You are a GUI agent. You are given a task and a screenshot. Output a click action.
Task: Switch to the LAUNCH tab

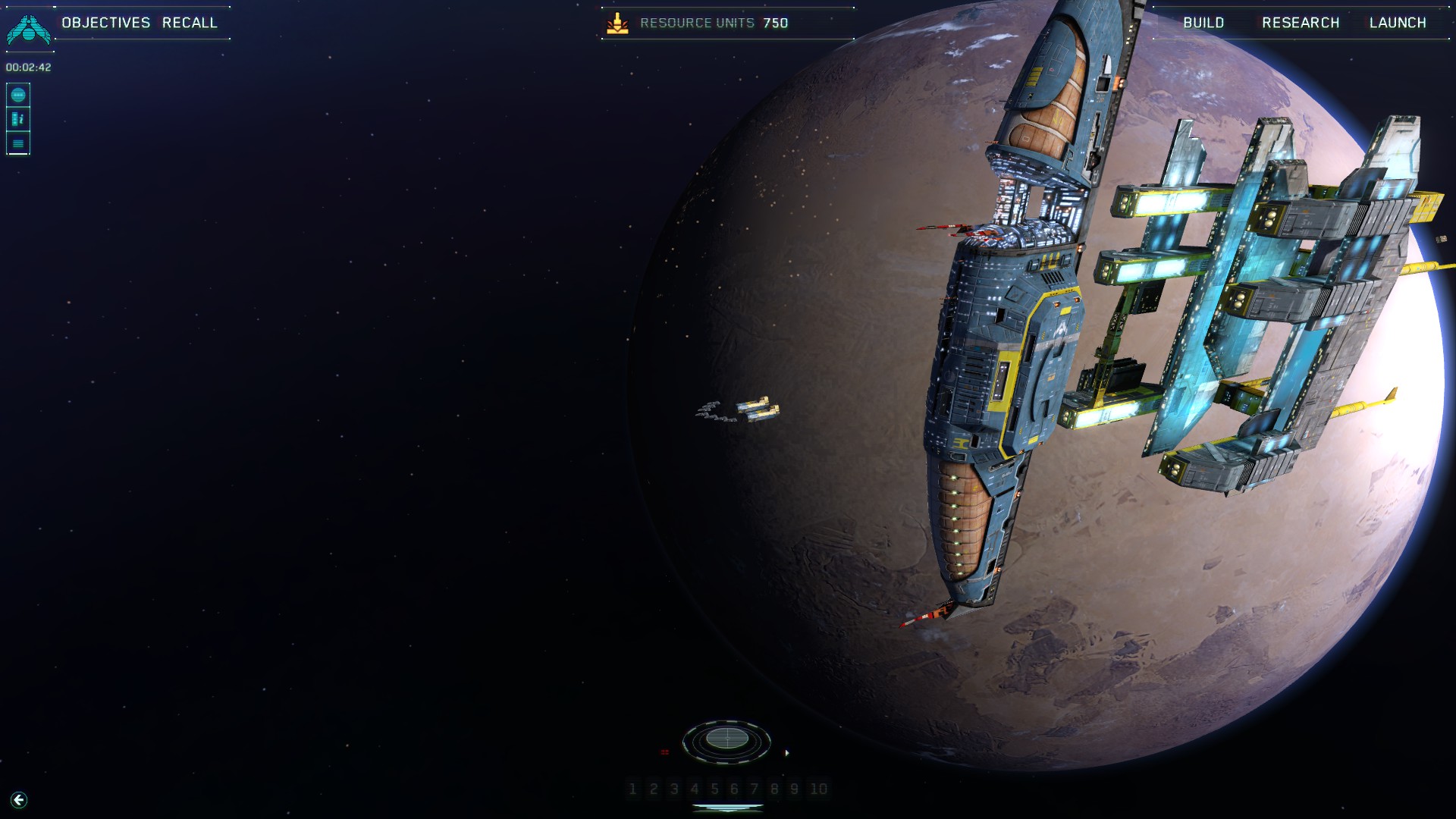coord(1398,23)
